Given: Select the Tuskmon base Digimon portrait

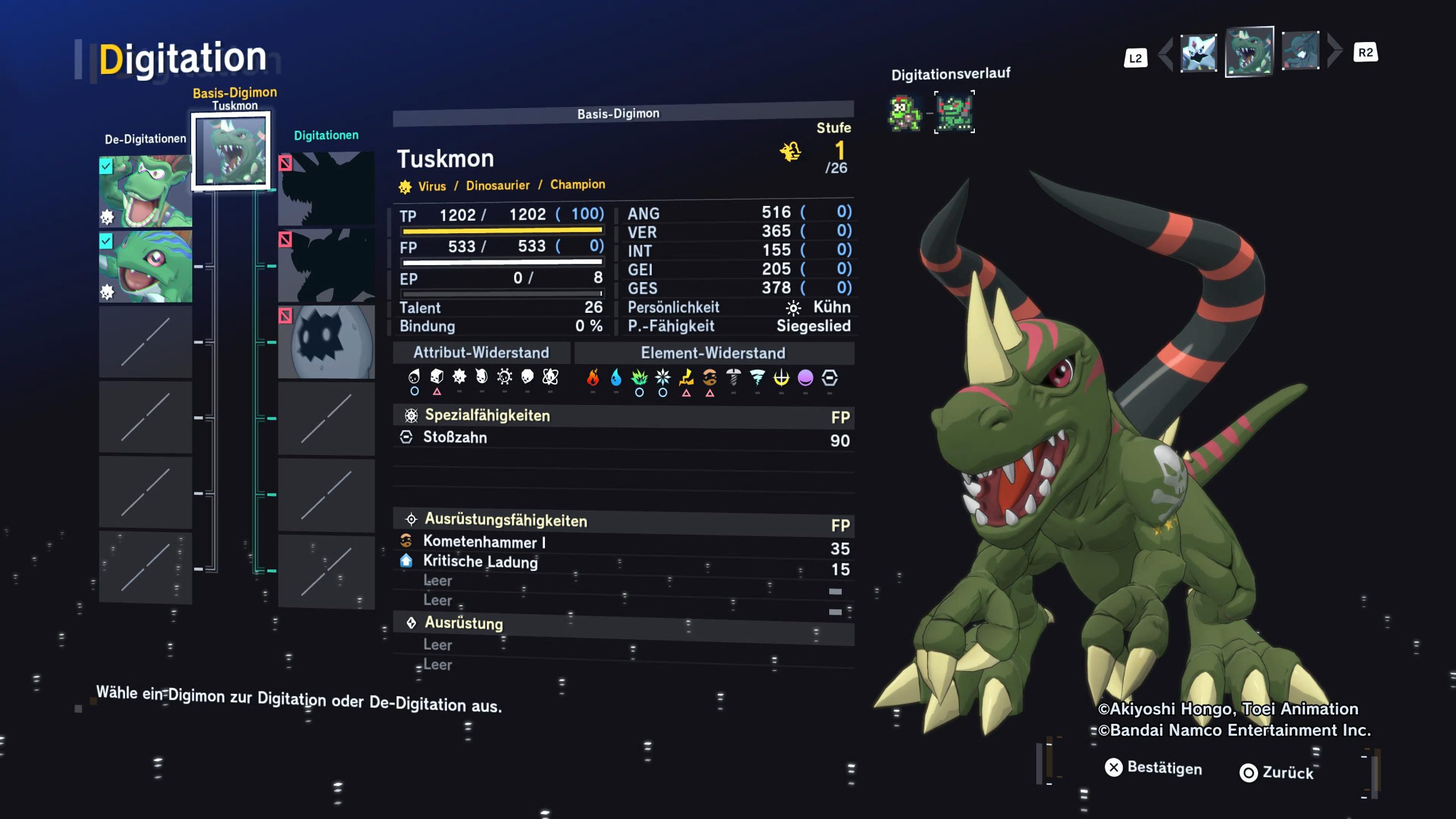Looking at the screenshot, I should [230, 151].
